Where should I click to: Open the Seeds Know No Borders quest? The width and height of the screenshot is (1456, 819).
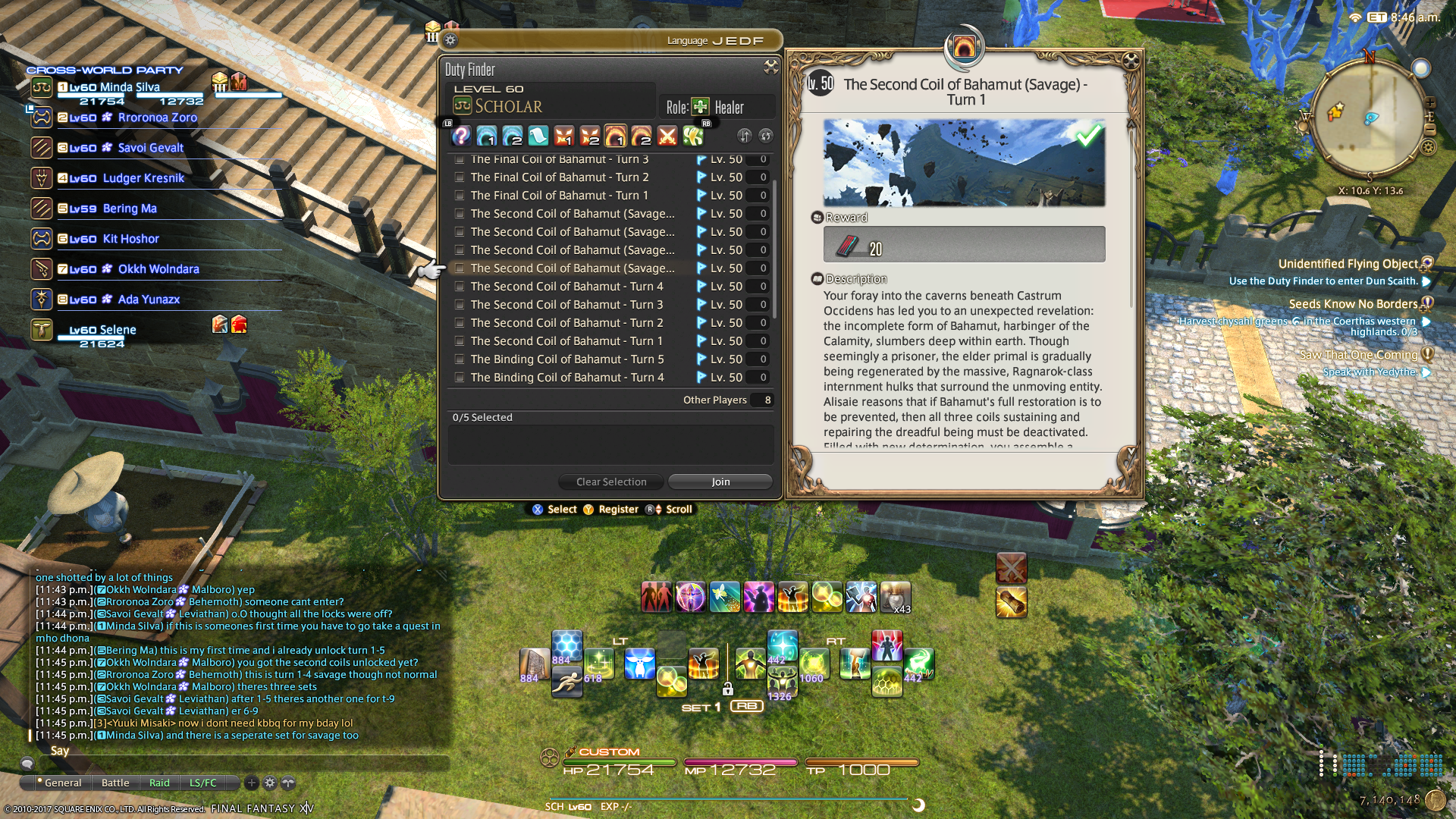click(x=1353, y=304)
